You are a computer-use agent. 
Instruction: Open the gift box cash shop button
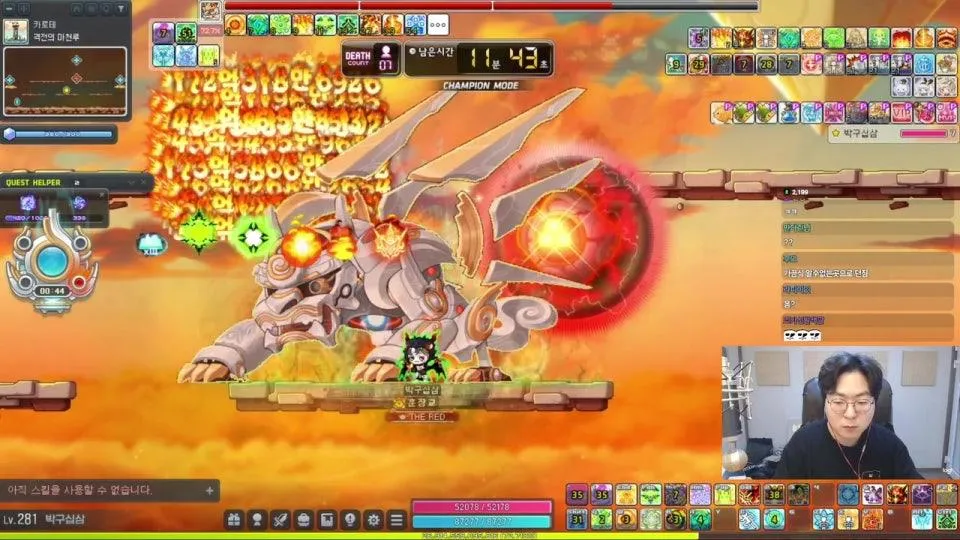click(x=234, y=520)
